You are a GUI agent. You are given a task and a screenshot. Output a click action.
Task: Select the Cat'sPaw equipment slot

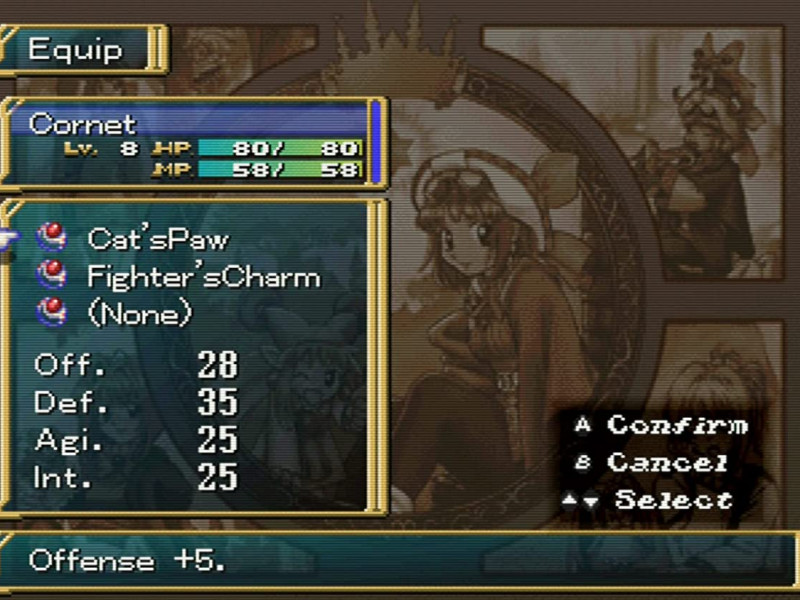(x=158, y=239)
